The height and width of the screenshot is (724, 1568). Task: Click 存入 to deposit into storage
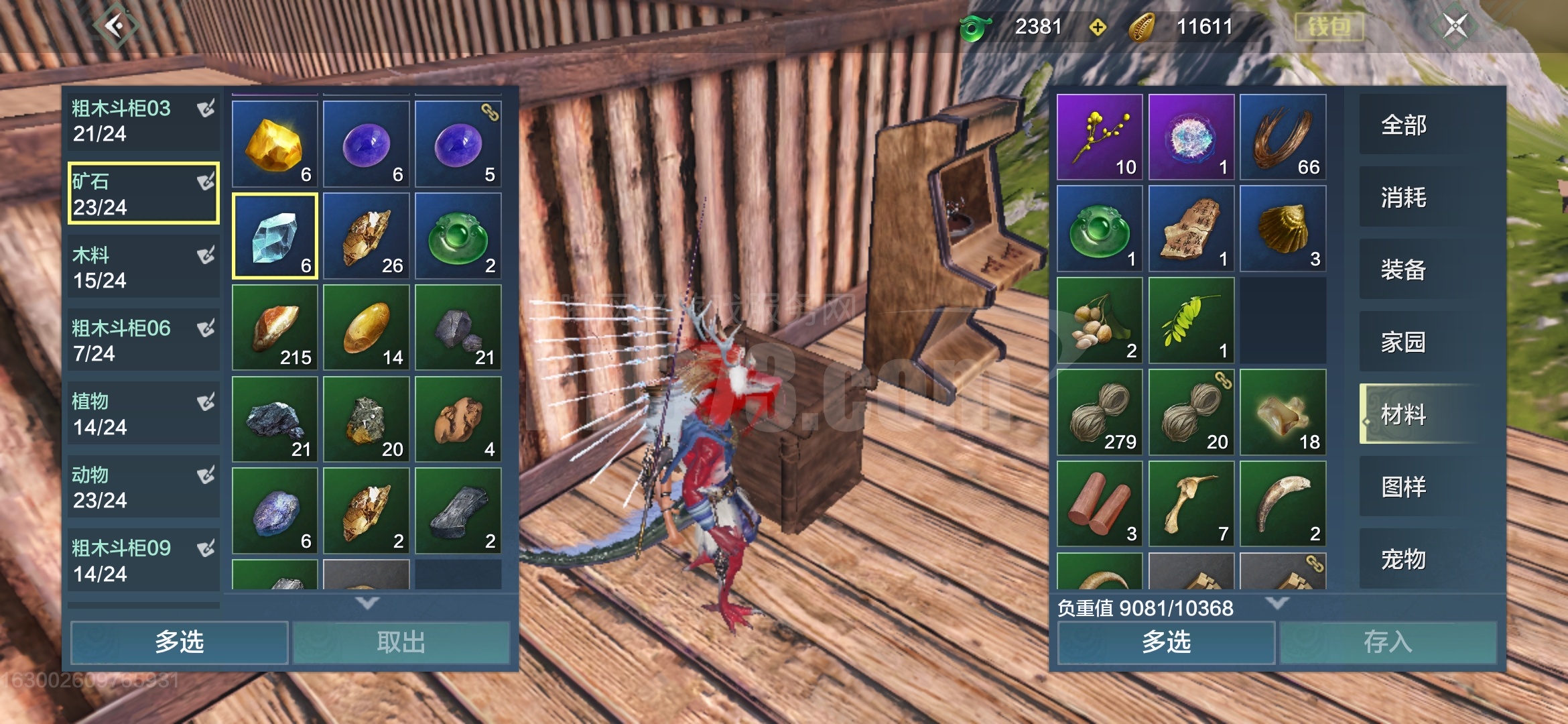point(1388,642)
